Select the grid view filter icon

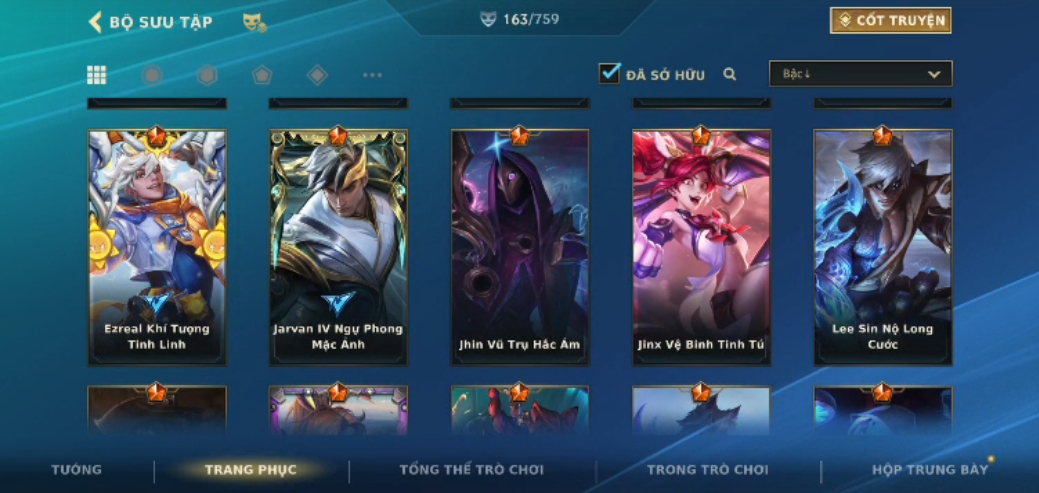tap(97, 75)
